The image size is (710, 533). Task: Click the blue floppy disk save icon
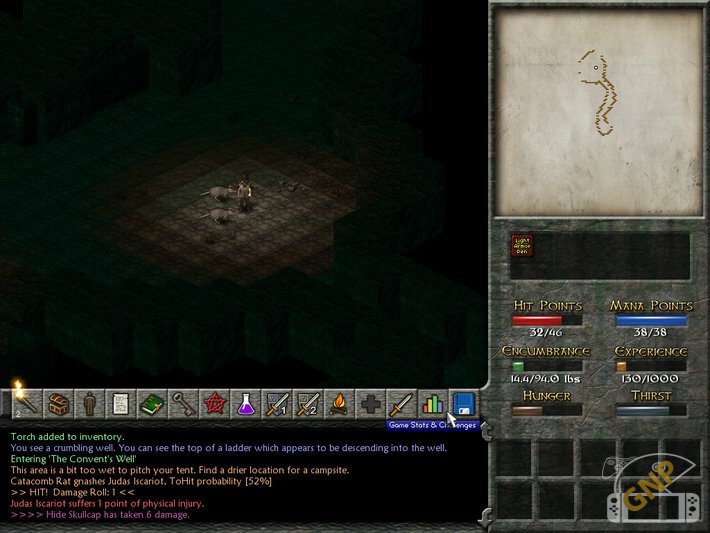click(x=463, y=404)
